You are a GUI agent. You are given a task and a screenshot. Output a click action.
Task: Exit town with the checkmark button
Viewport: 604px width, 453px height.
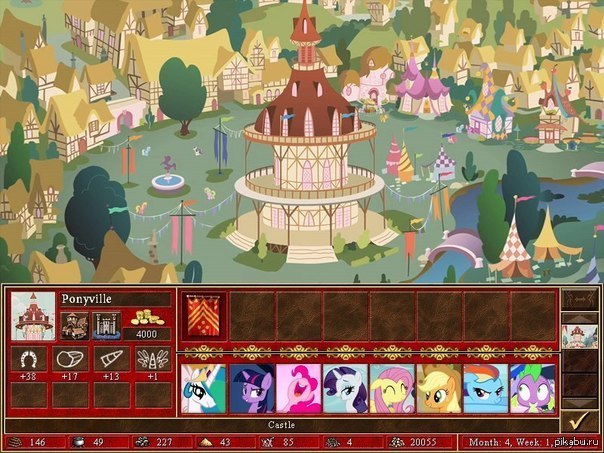tap(575, 419)
